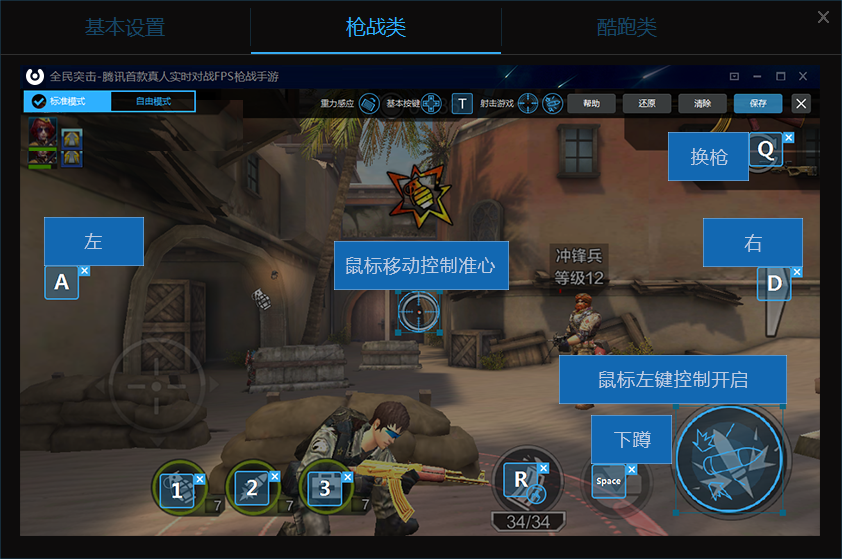Screen dimensions: 842x559
Task: Click the R reload key mapping
Action: click(521, 480)
